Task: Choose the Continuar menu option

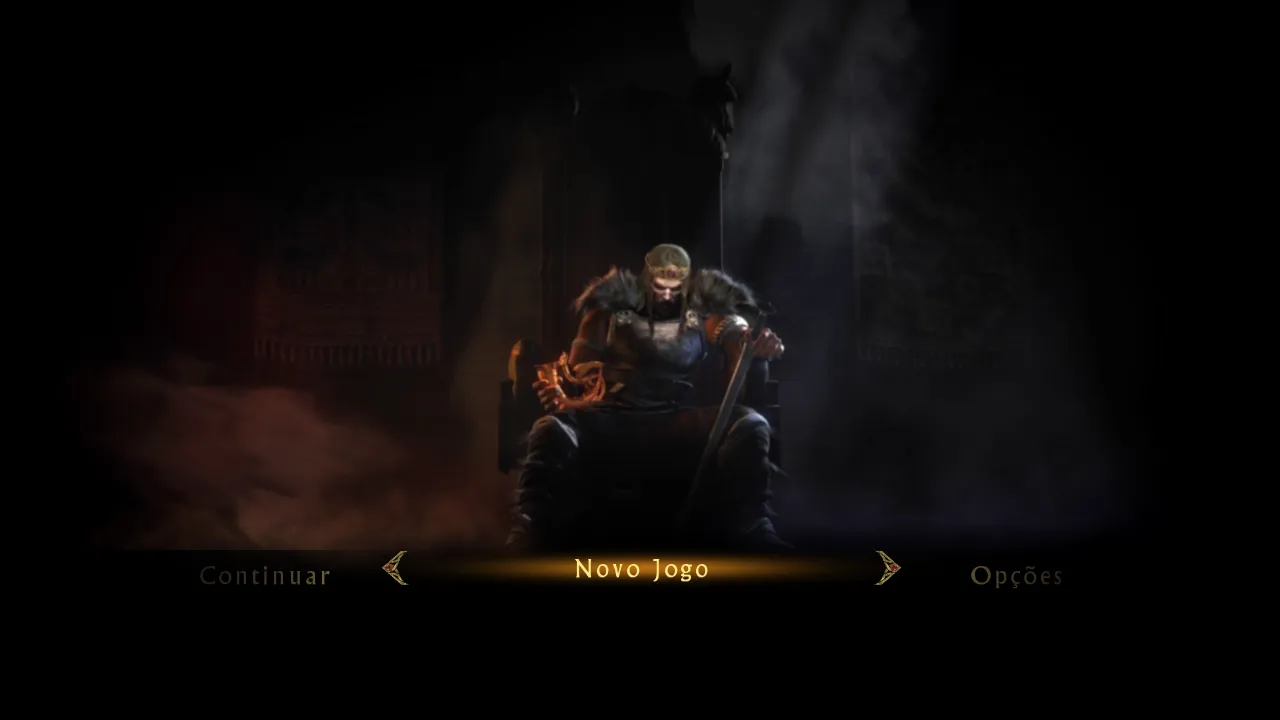Action: tap(265, 576)
